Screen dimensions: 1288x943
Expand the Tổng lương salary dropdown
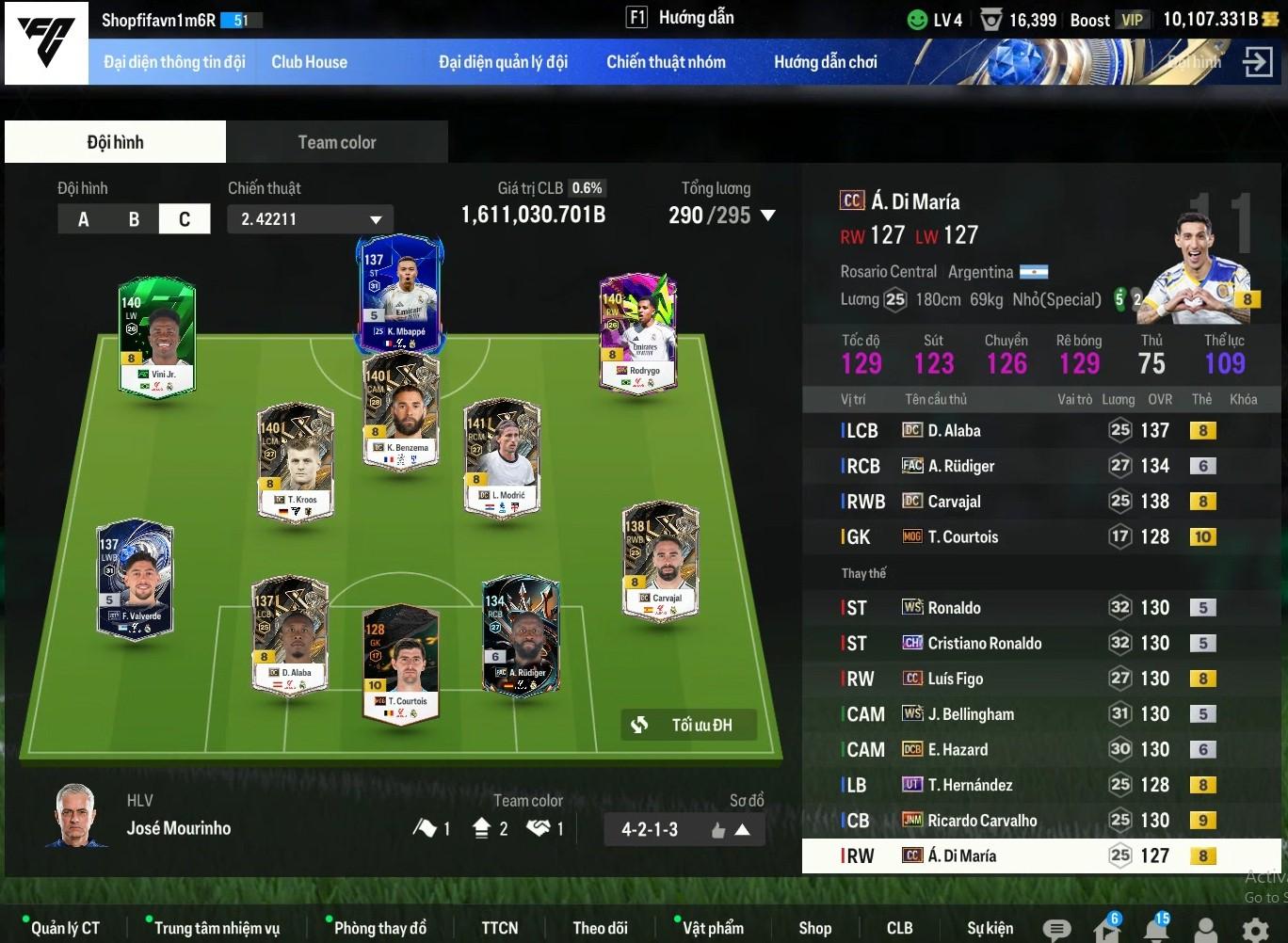coord(768,216)
